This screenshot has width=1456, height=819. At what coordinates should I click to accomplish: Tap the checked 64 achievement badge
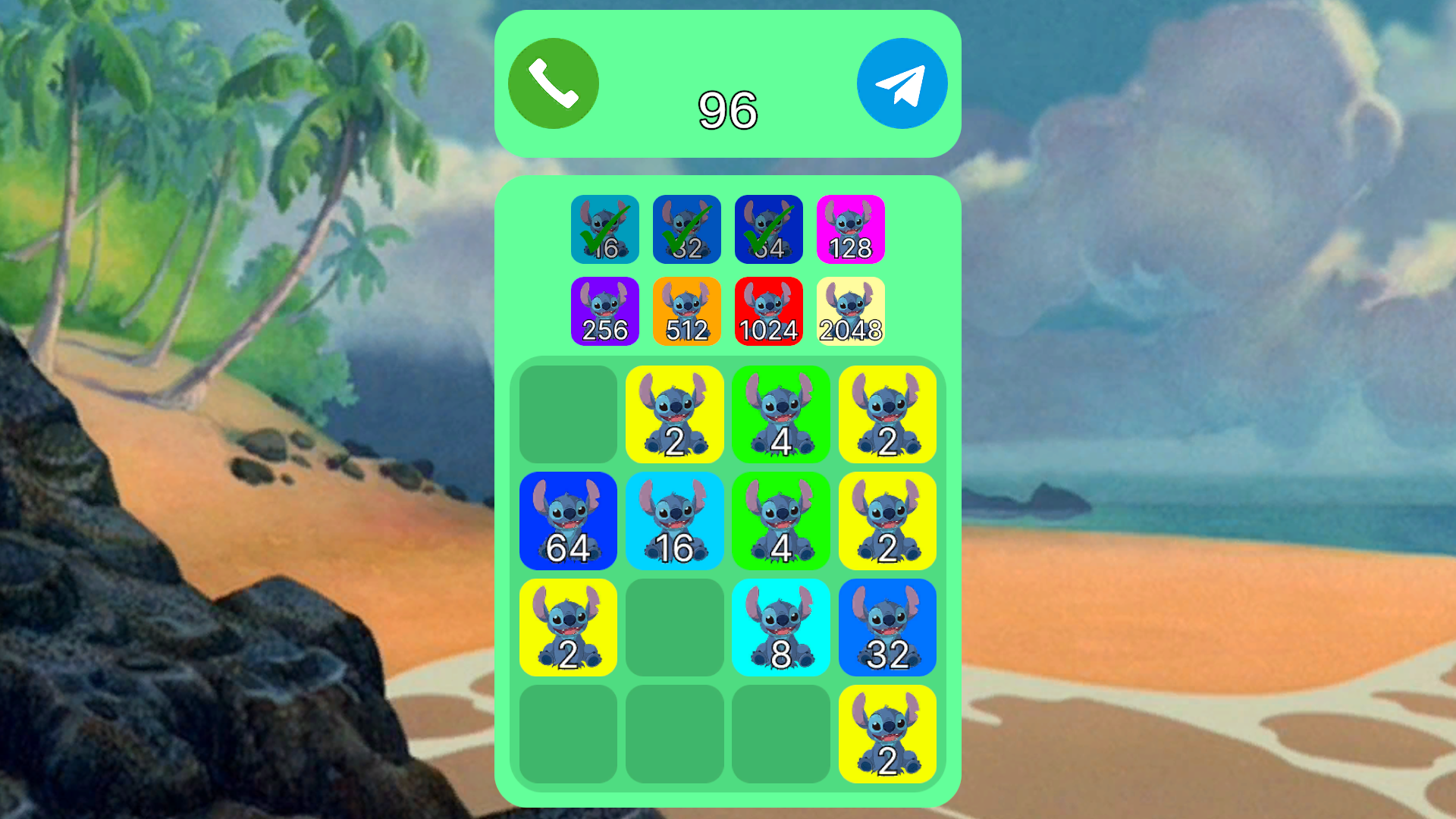tap(768, 230)
